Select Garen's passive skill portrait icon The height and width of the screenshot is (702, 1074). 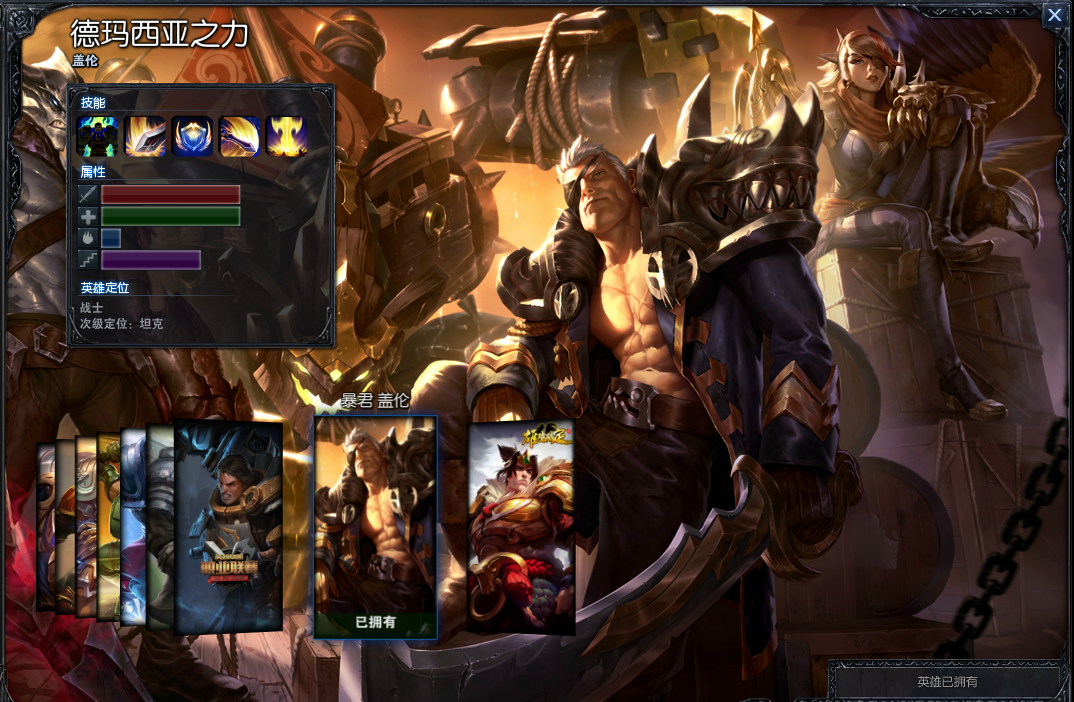click(97, 137)
